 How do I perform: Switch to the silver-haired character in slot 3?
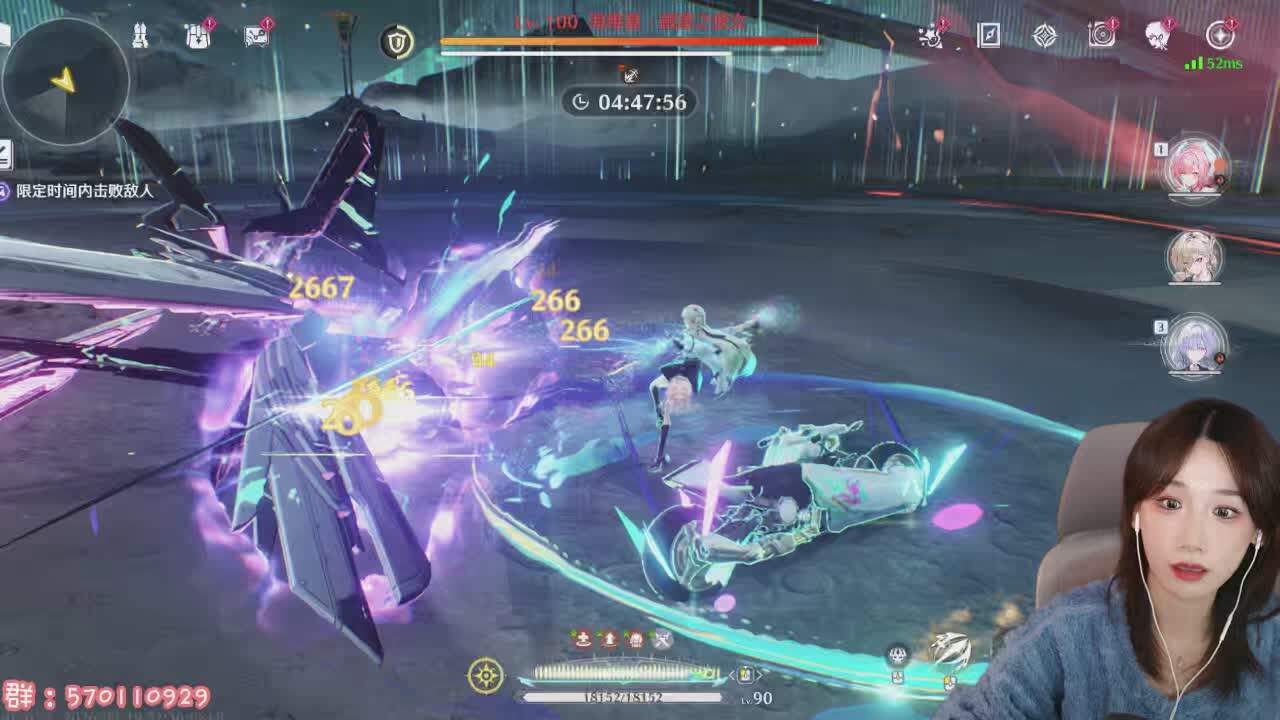point(1195,345)
